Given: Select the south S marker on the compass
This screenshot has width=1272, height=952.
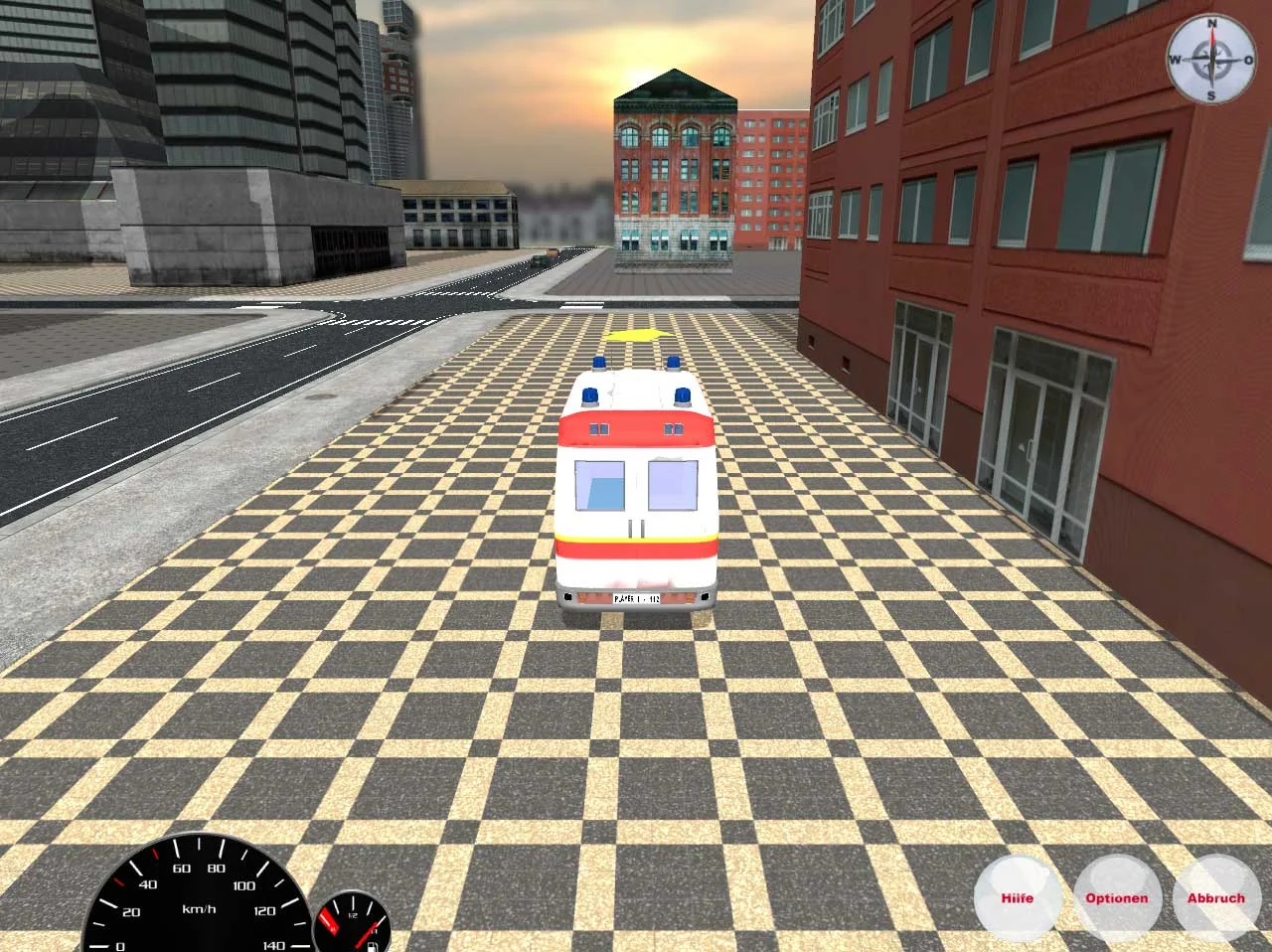Looking at the screenshot, I should 1210,95.
